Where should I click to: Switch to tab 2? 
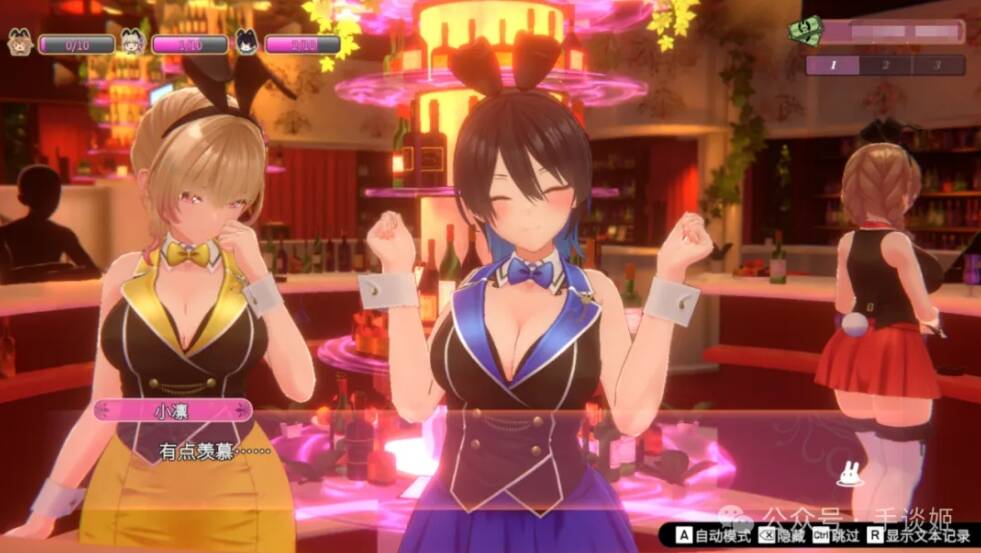pos(885,65)
